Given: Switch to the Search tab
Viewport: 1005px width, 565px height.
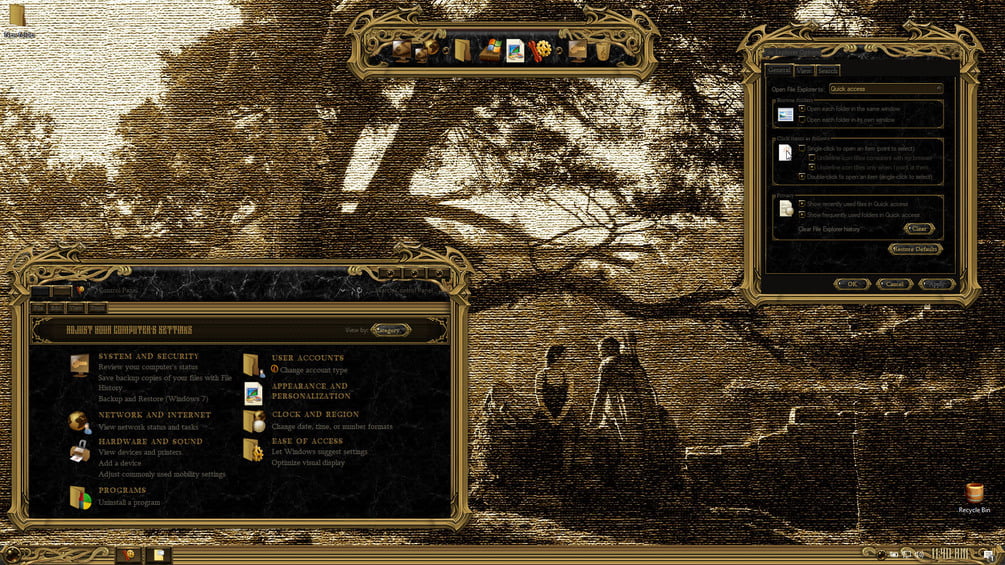Looking at the screenshot, I should tap(828, 71).
